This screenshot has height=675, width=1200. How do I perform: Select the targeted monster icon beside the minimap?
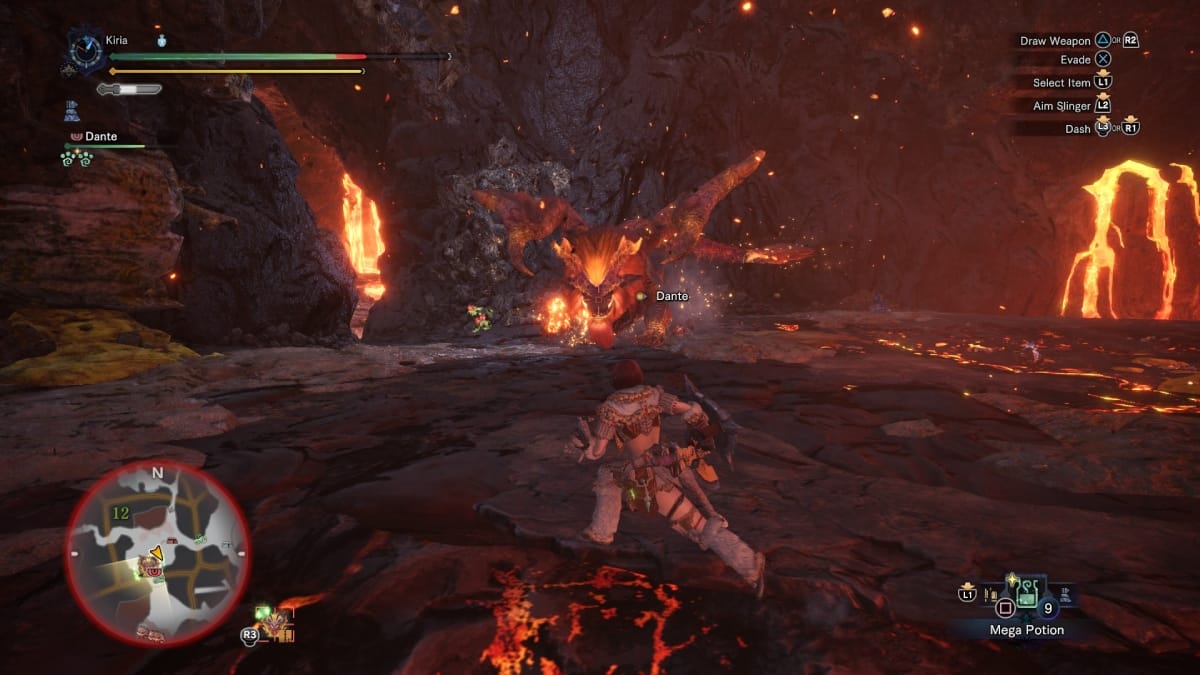pyautogui.click(x=273, y=624)
